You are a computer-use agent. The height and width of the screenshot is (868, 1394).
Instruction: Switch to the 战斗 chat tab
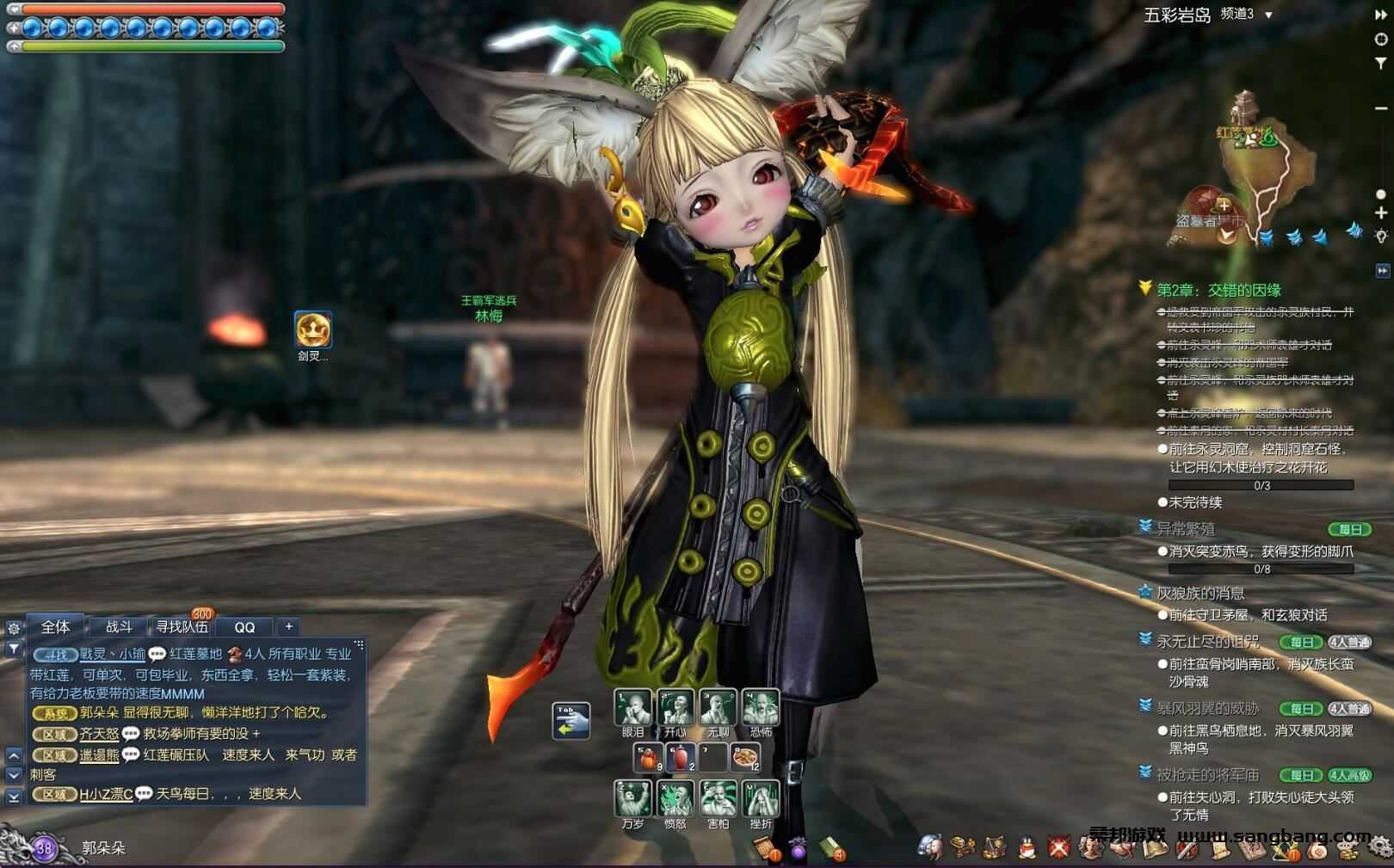coord(119,627)
